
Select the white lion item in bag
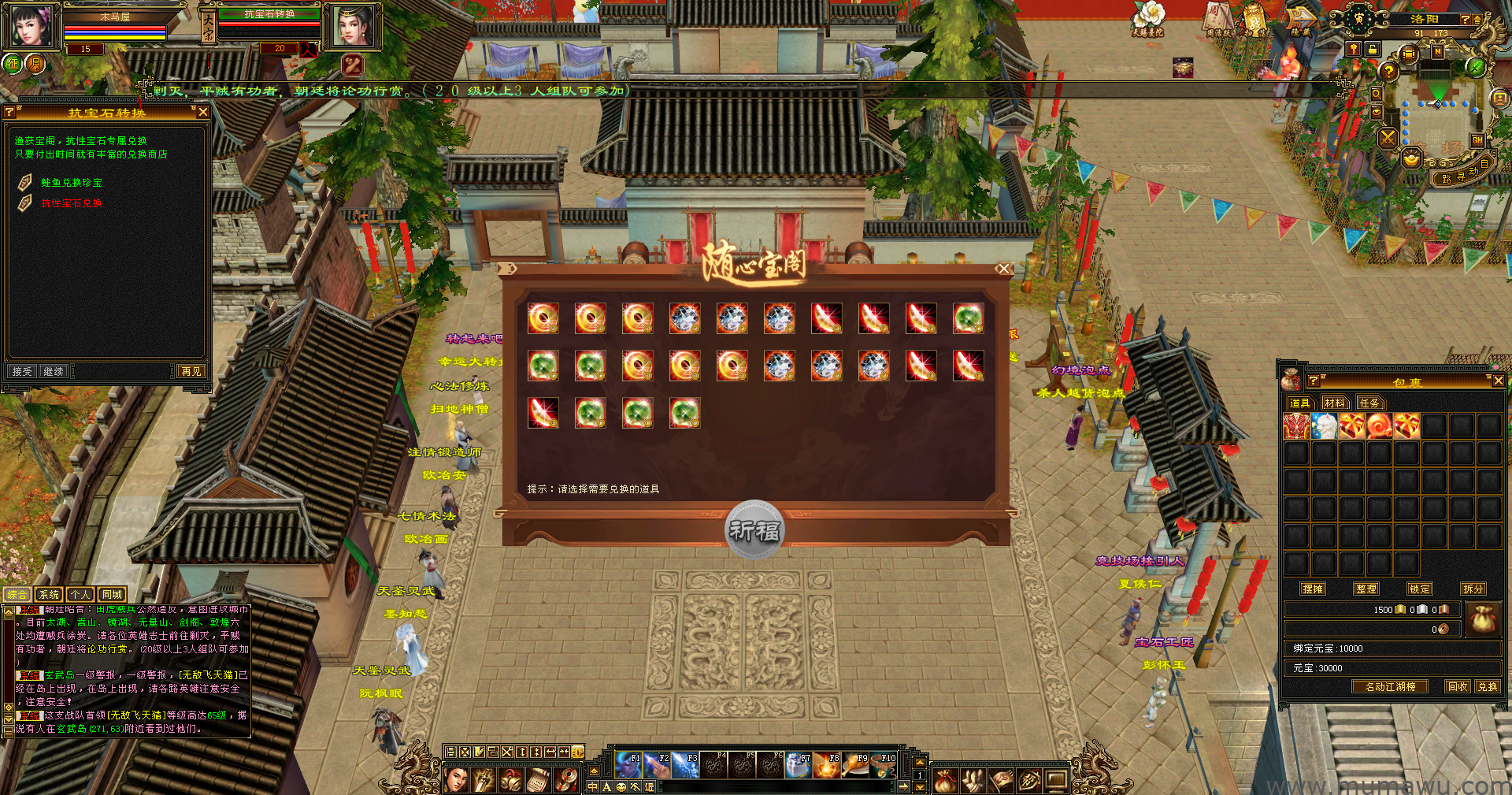pyautogui.click(x=1325, y=426)
